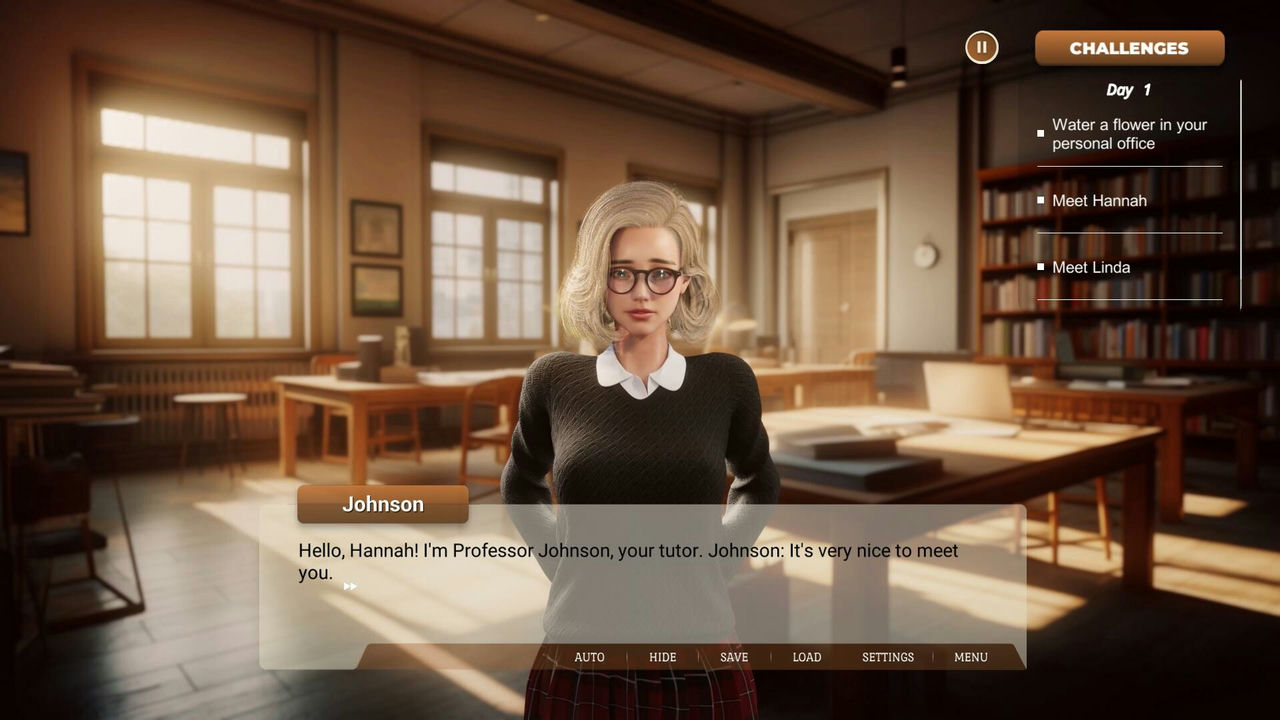Open the SAVE screen
This screenshot has height=720, width=1280.
click(733, 657)
